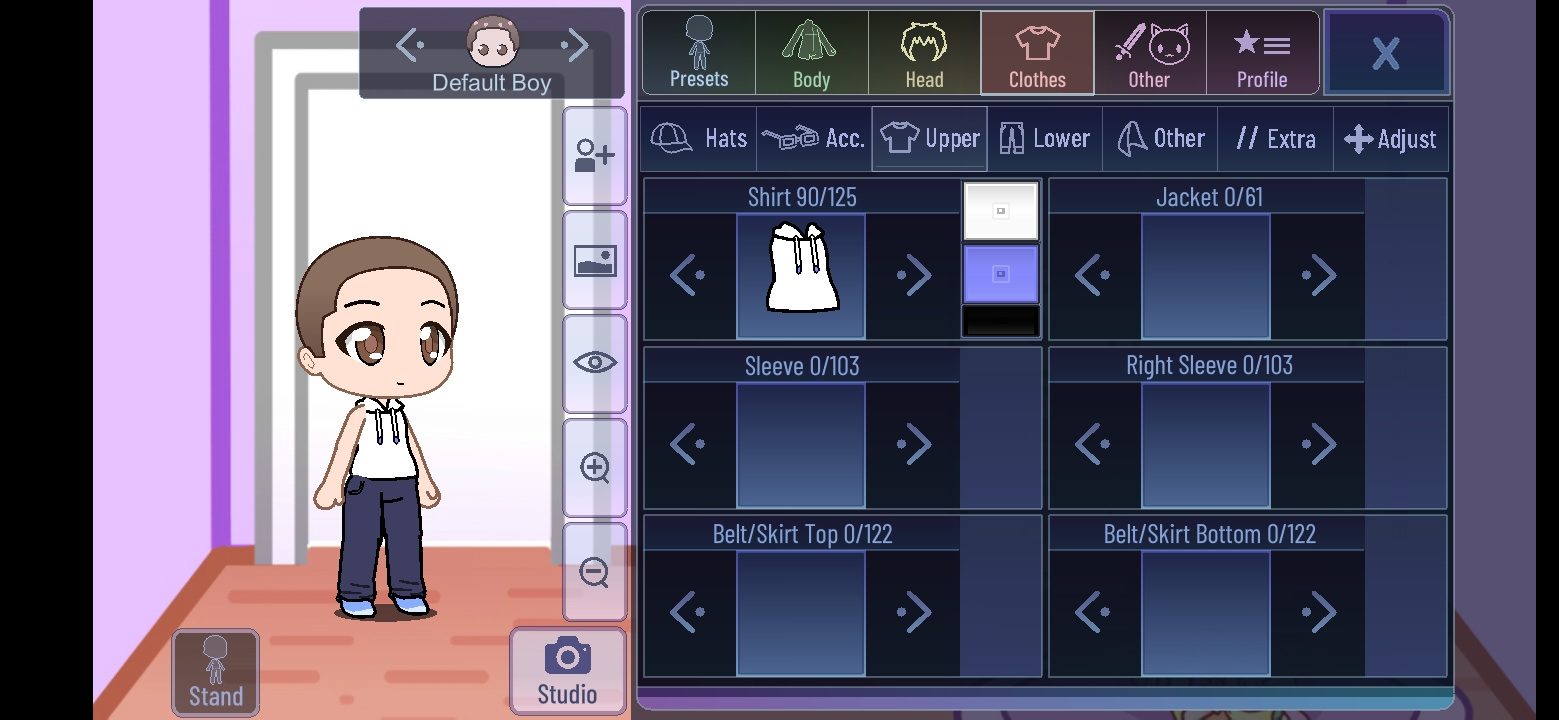Select the white hoodie thumbnail
This screenshot has width=1559, height=720.
[800, 276]
